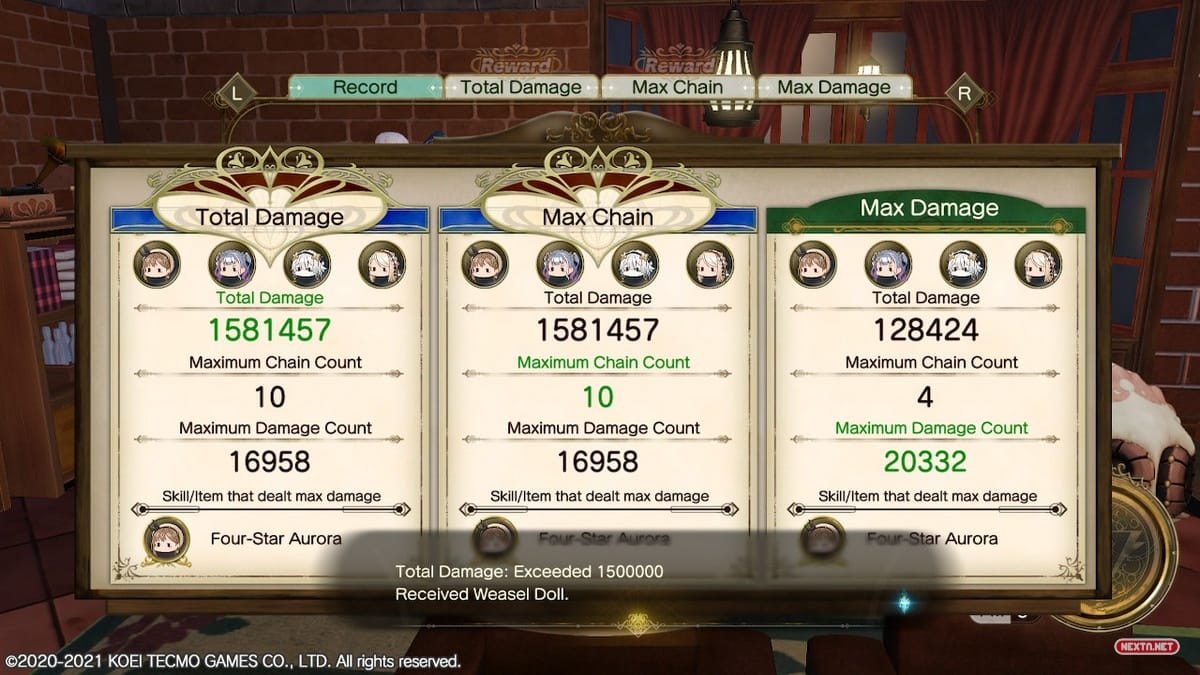Open the Total Damage tab
1200x675 pixels.
[521, 87]
